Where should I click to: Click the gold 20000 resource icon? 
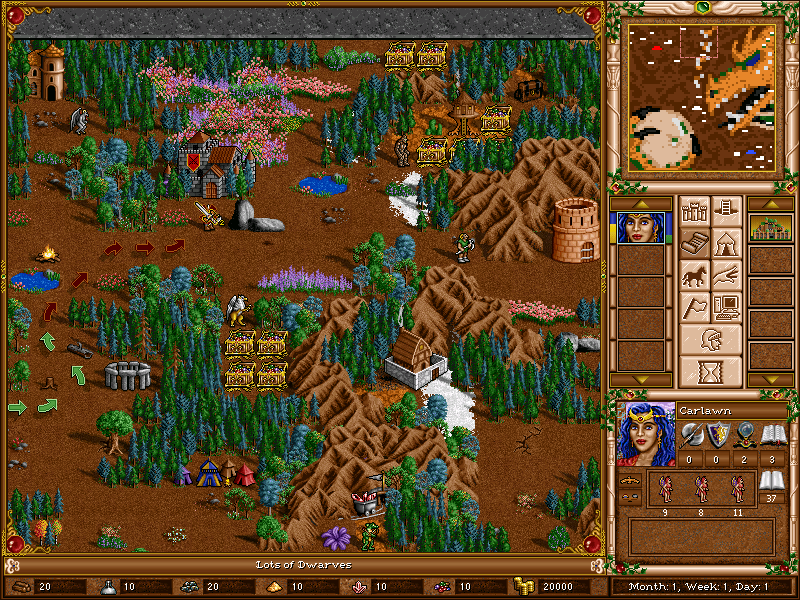(525, 586)
